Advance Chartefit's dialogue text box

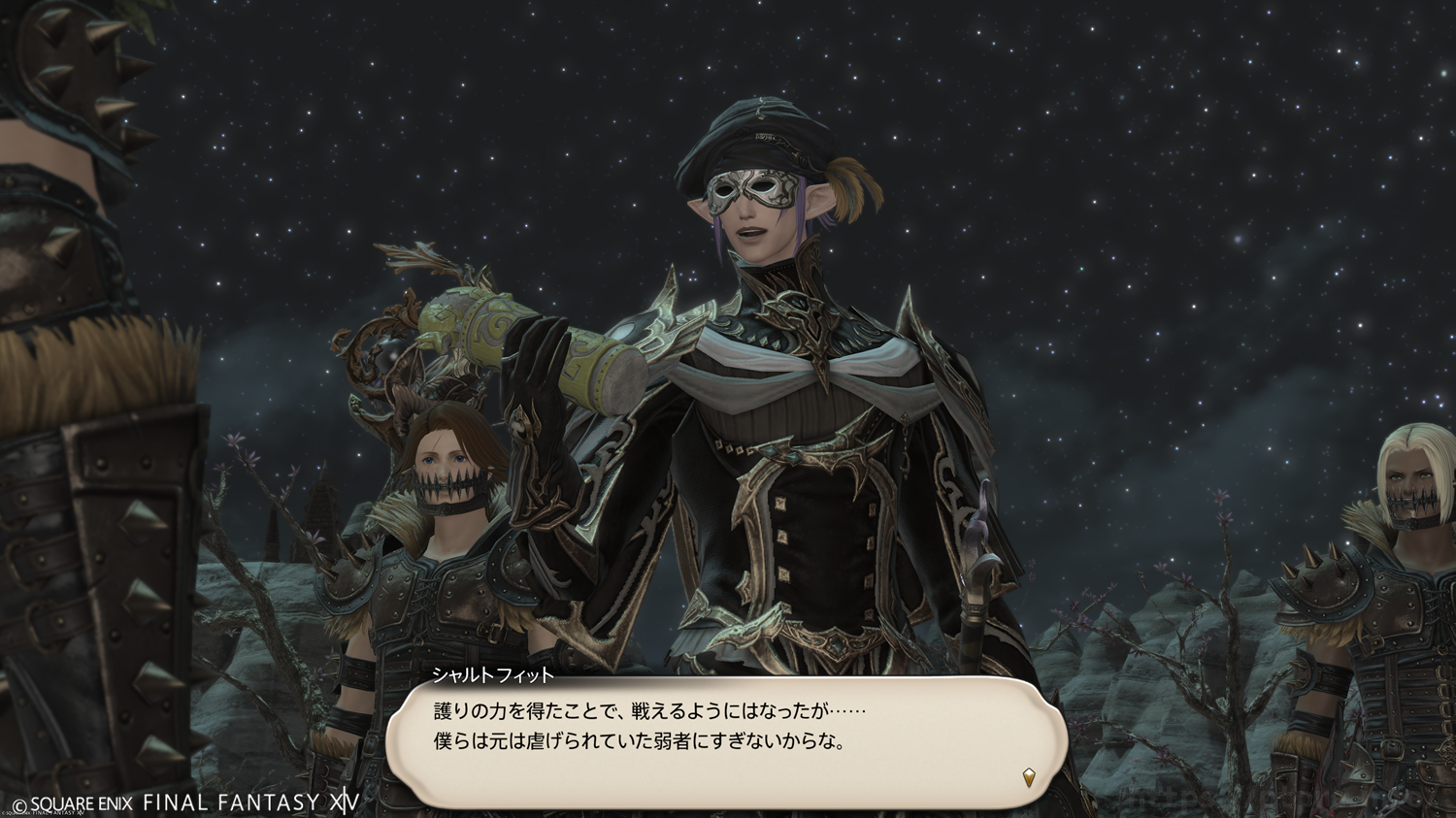pos(726,739)
